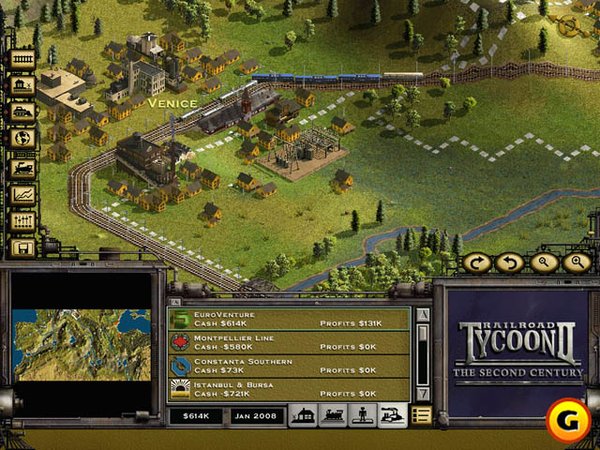This screenshot has width=600, height=450.
Task: Switch to the train list tab
Action: (332, 415)
